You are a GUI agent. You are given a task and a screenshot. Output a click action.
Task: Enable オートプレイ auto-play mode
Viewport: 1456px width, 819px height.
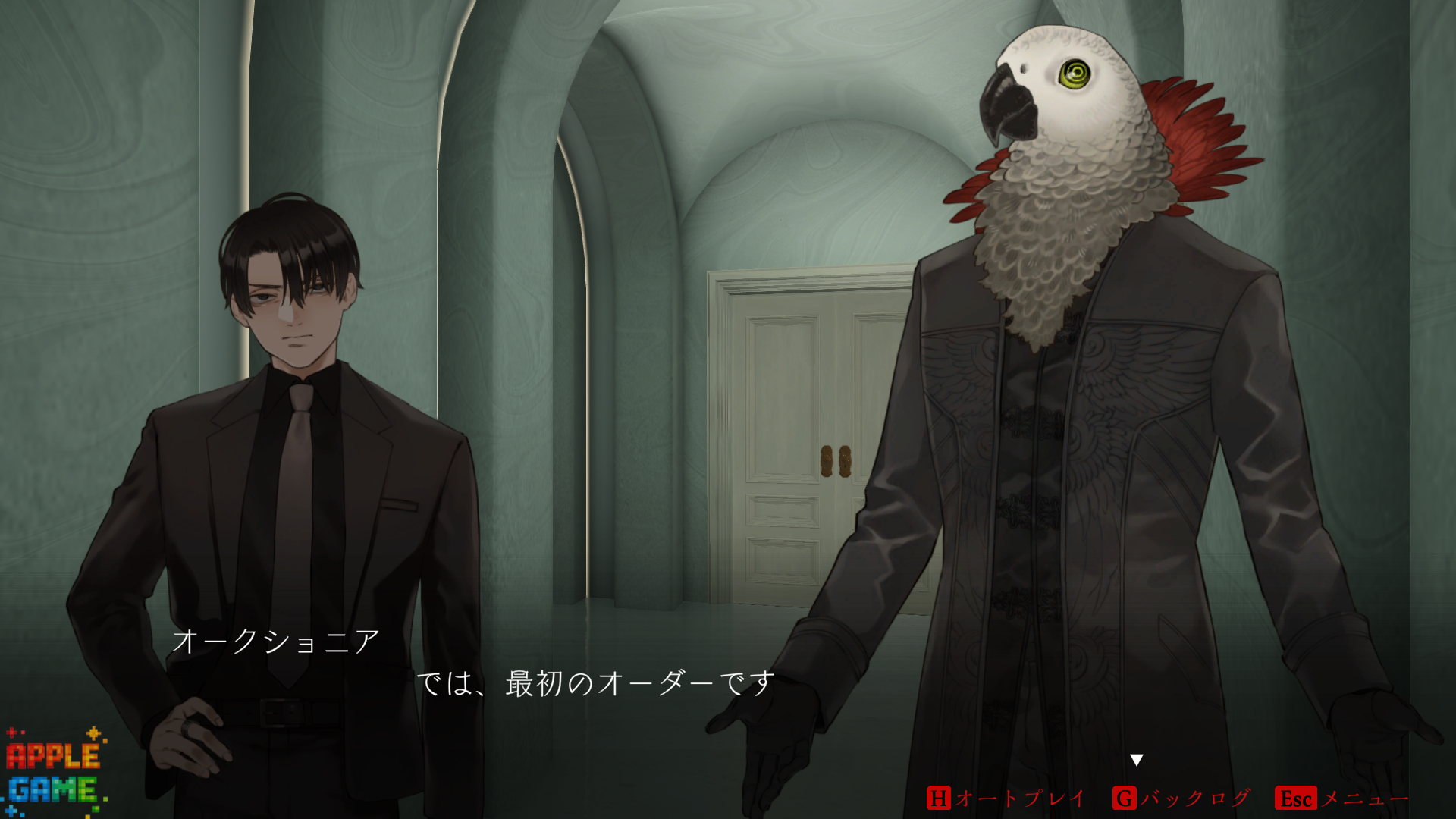click(x=1006, y=798)
